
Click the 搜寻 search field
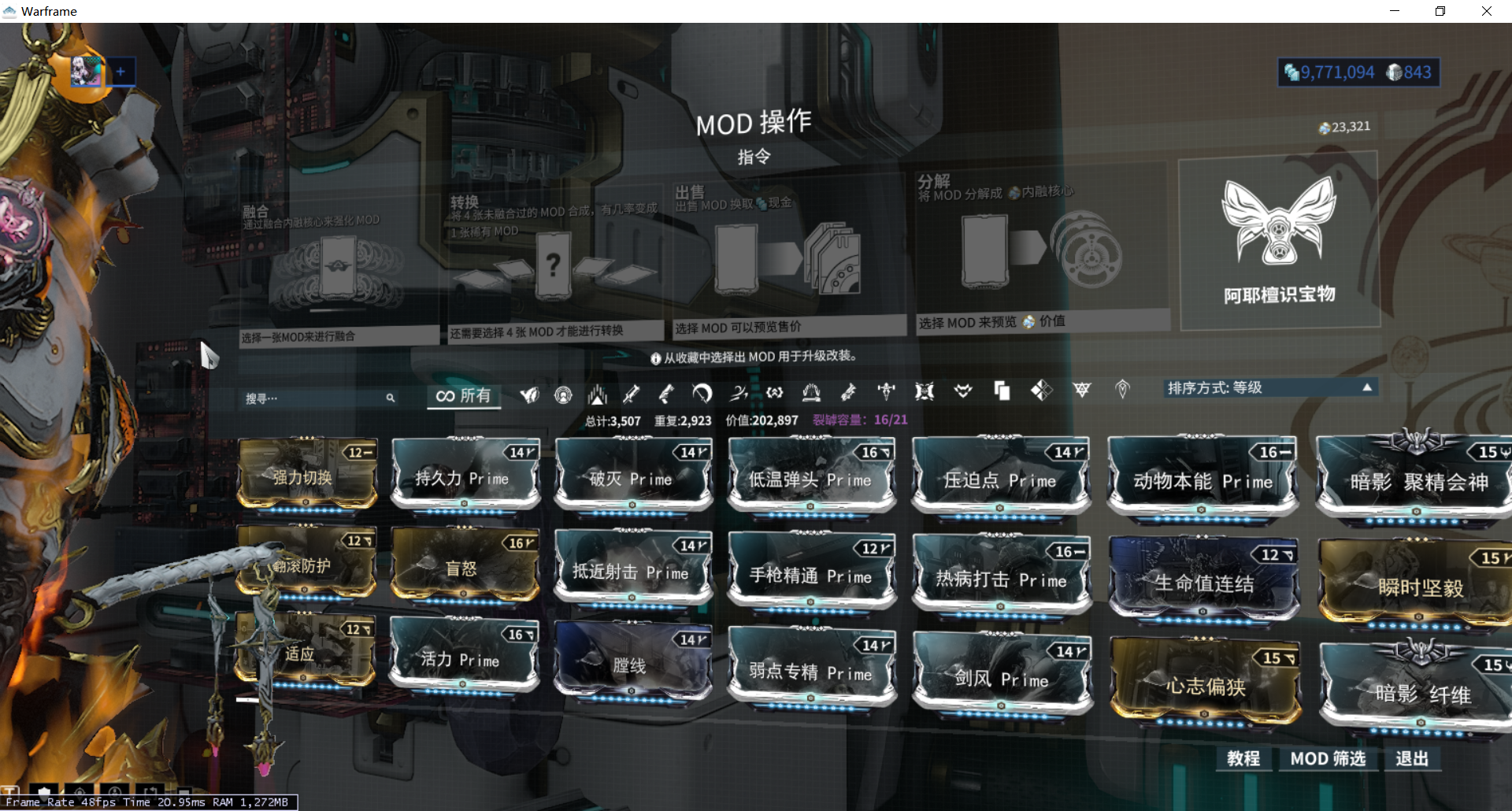pos(315,398)
